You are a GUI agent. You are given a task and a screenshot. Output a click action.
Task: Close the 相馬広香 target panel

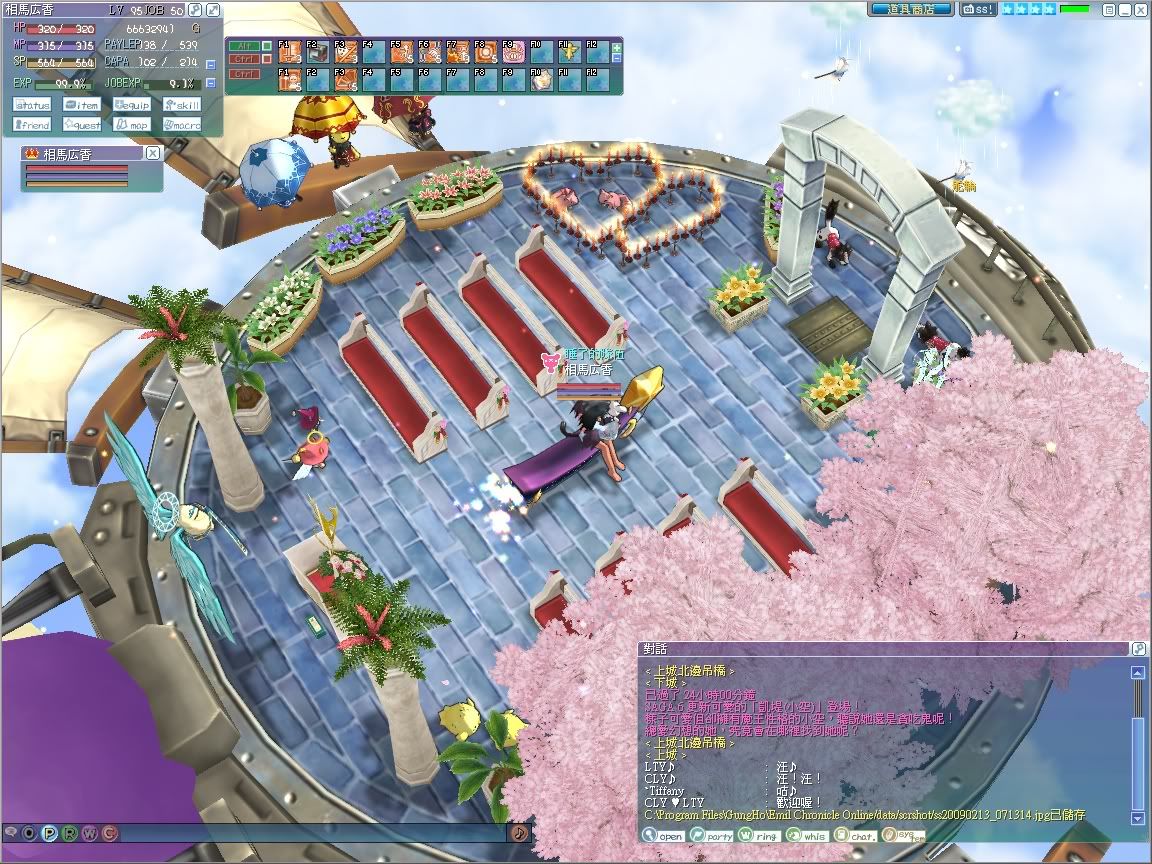coord(152,153)
